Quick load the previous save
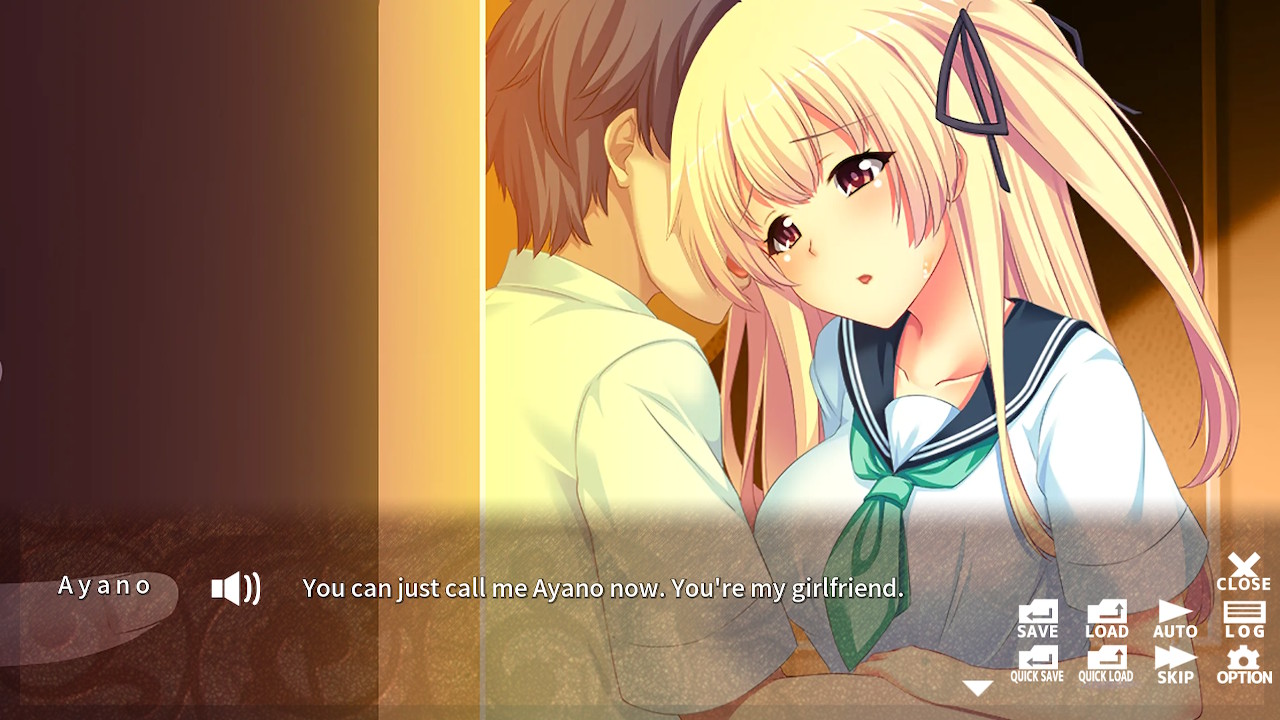The image size is (1280, 720). [1105, 663]
